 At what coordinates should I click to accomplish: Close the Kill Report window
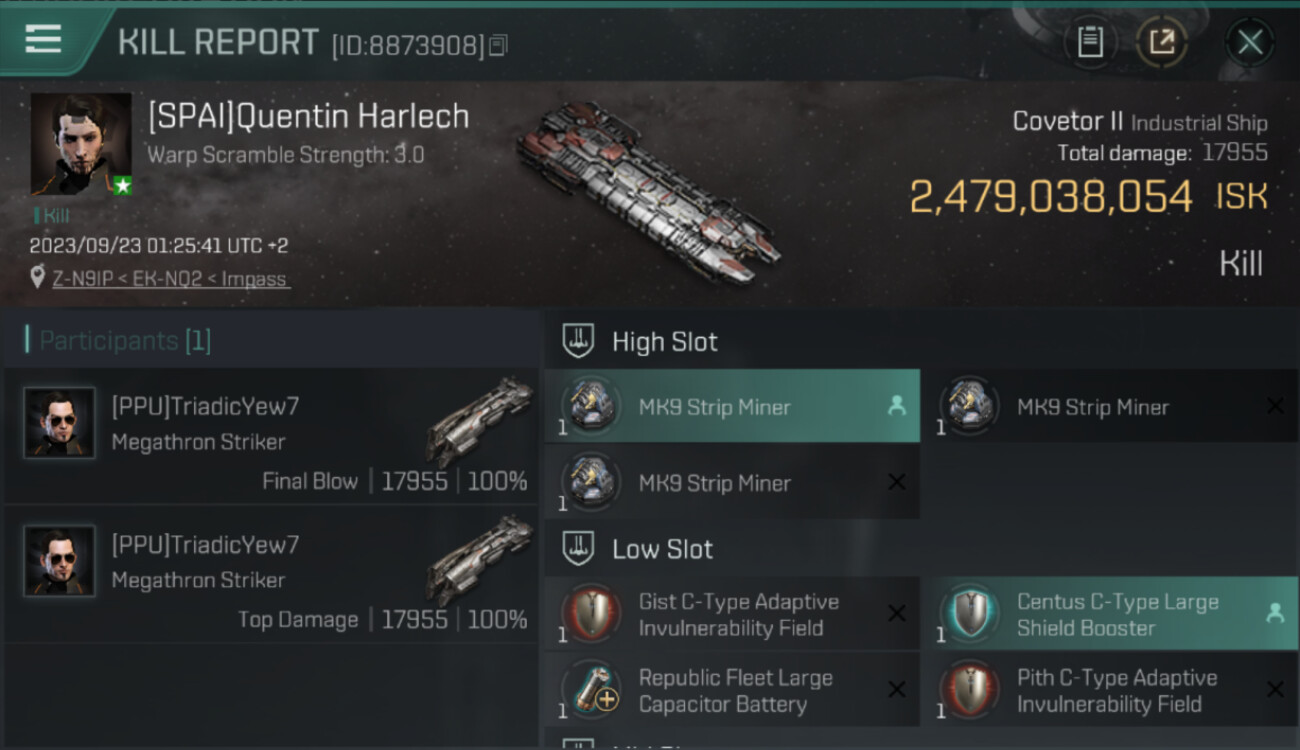click(x=1249, y=42)
